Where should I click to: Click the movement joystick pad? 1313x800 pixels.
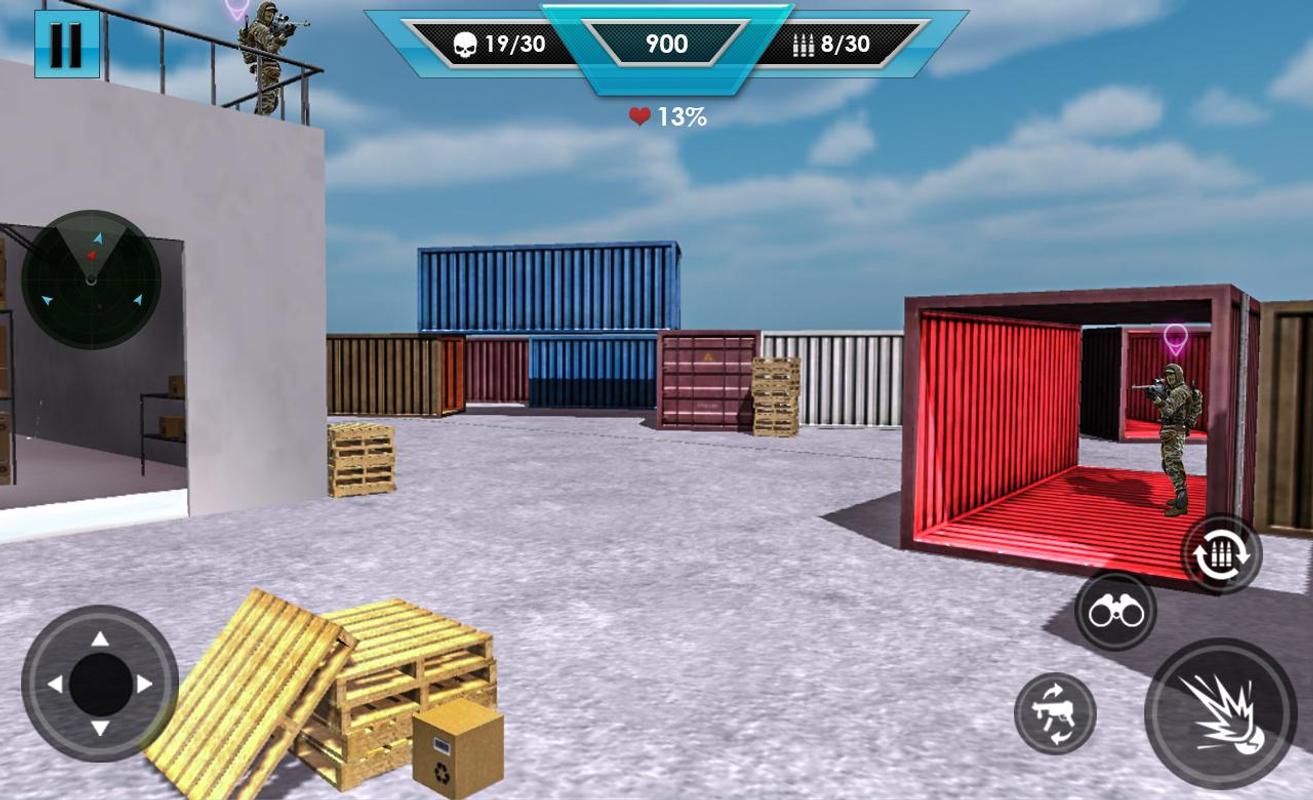(x=100, y=684)
